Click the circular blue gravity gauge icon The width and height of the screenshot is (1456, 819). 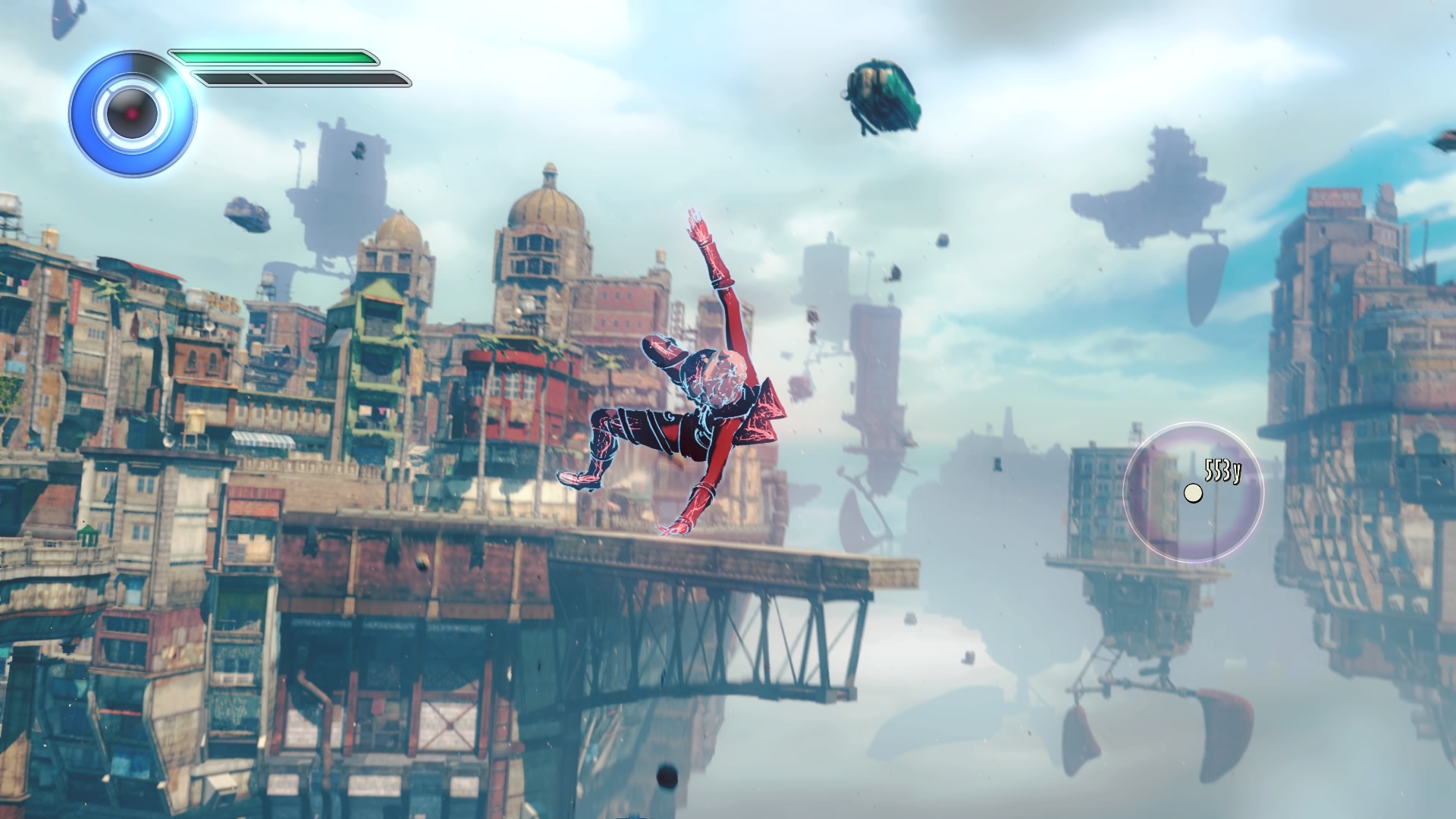[132, 113]
